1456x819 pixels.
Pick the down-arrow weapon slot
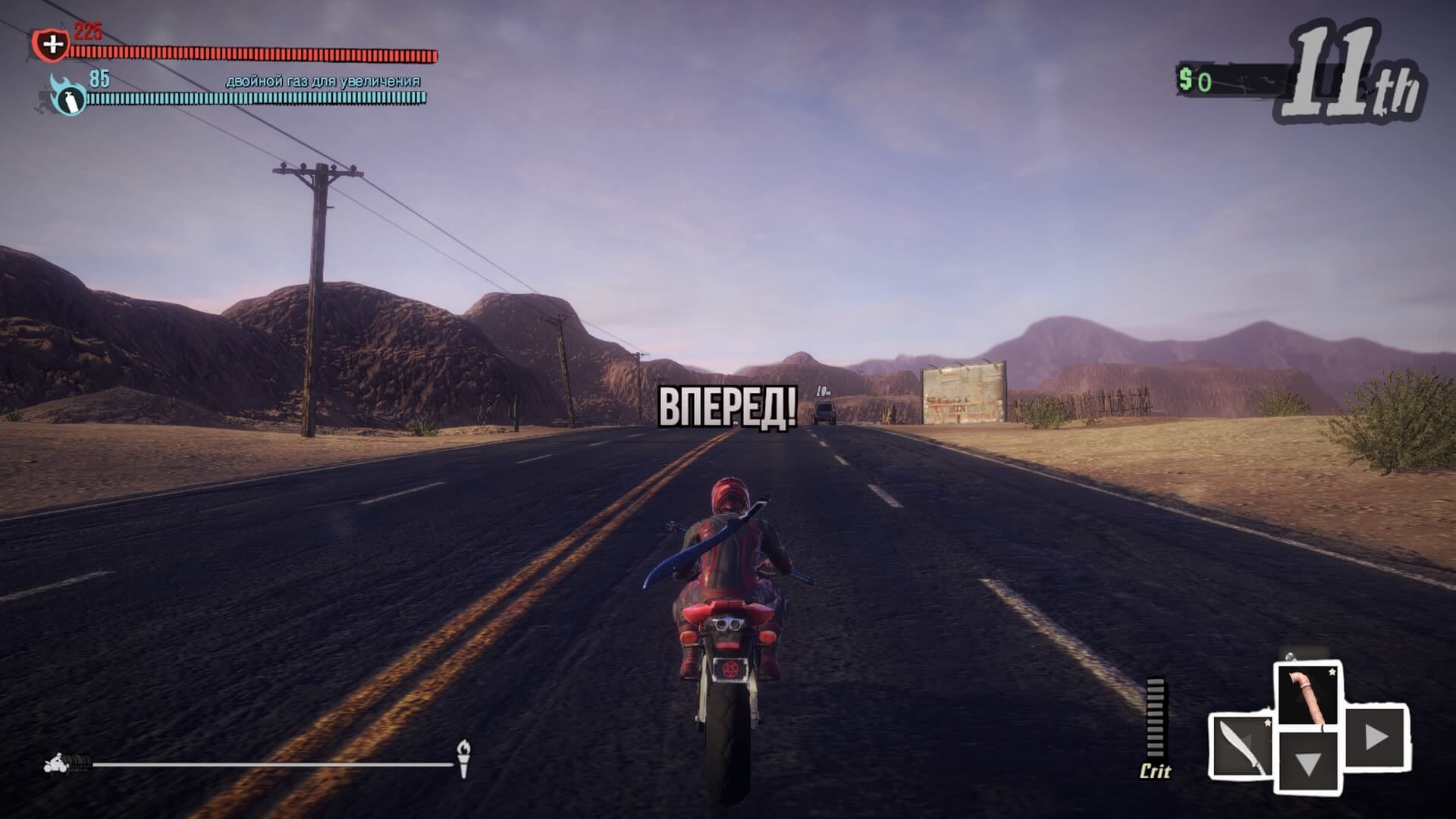click(1308, 761)
